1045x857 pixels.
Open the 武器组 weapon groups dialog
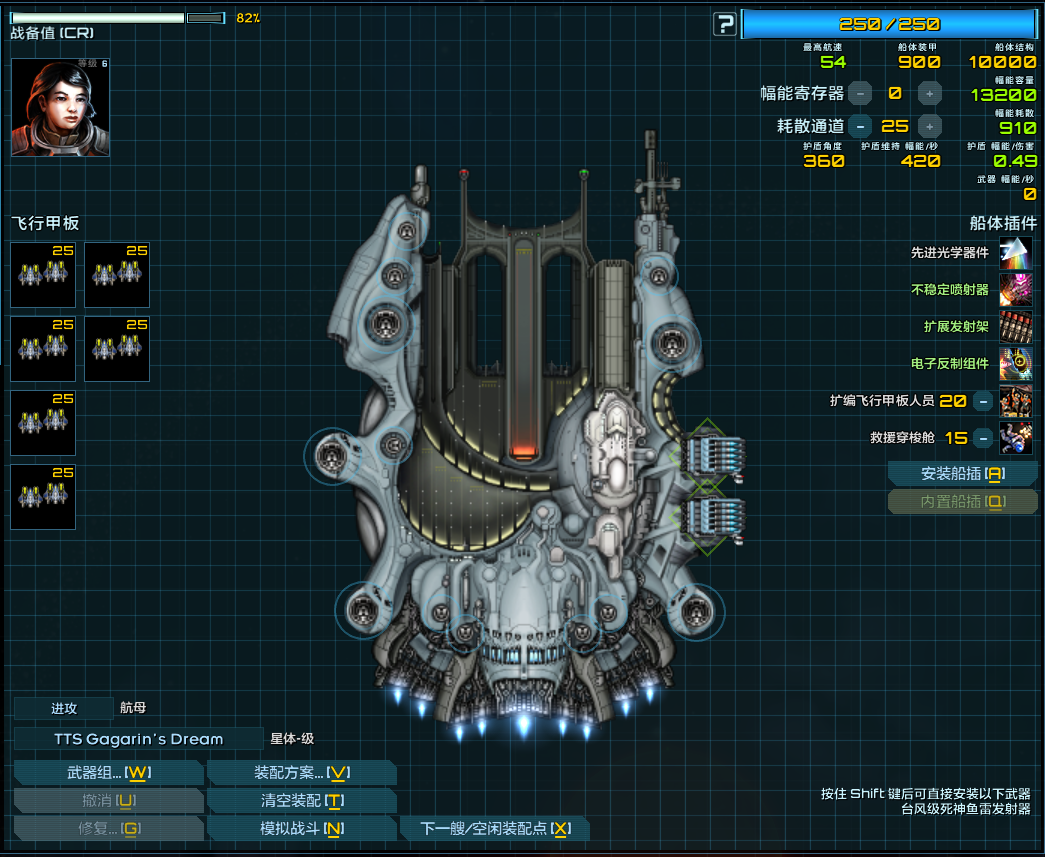tap(109, 773)
